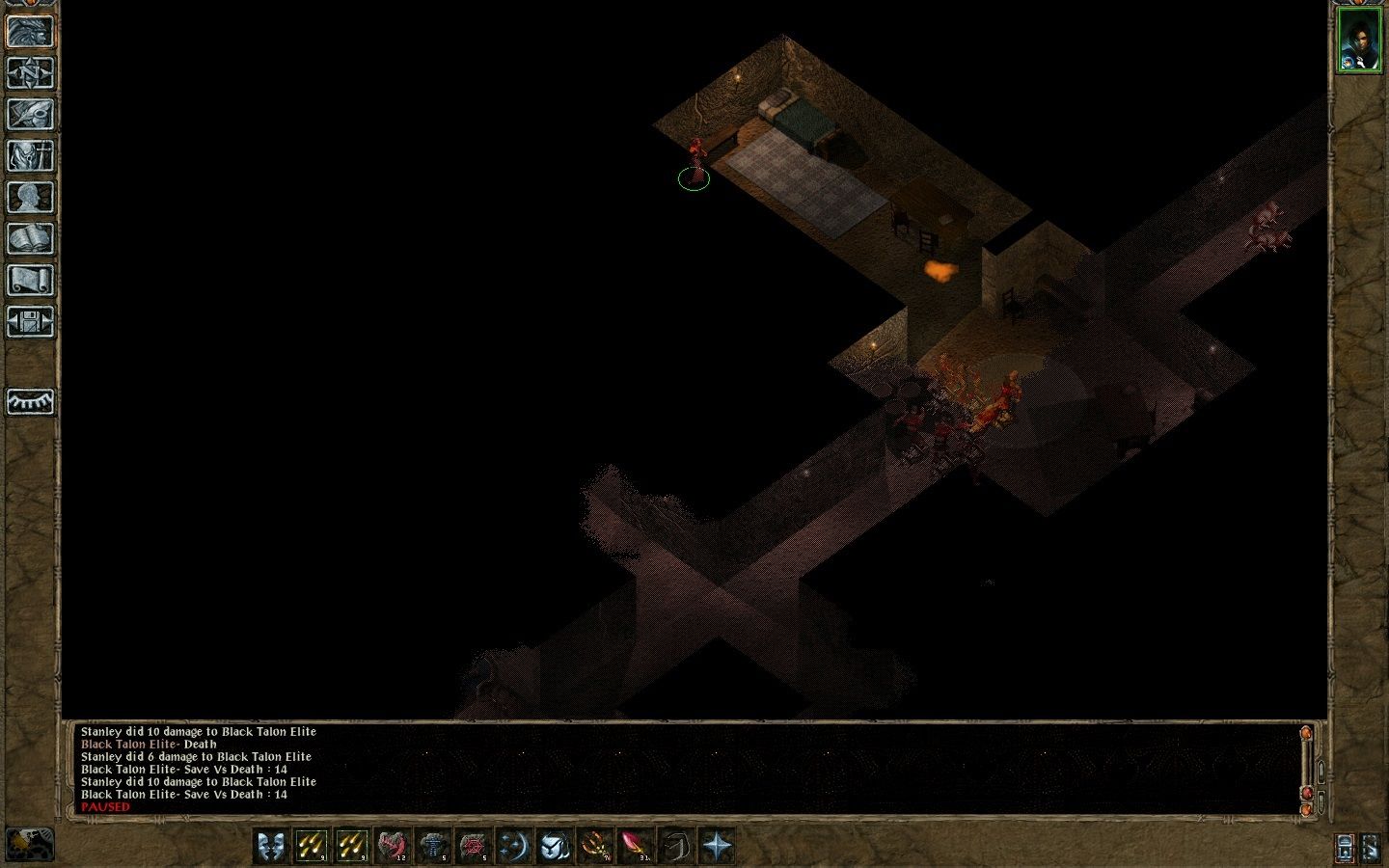Click the lantern party AI toggle
The image size is (1389, 868).
[1346, 848]
